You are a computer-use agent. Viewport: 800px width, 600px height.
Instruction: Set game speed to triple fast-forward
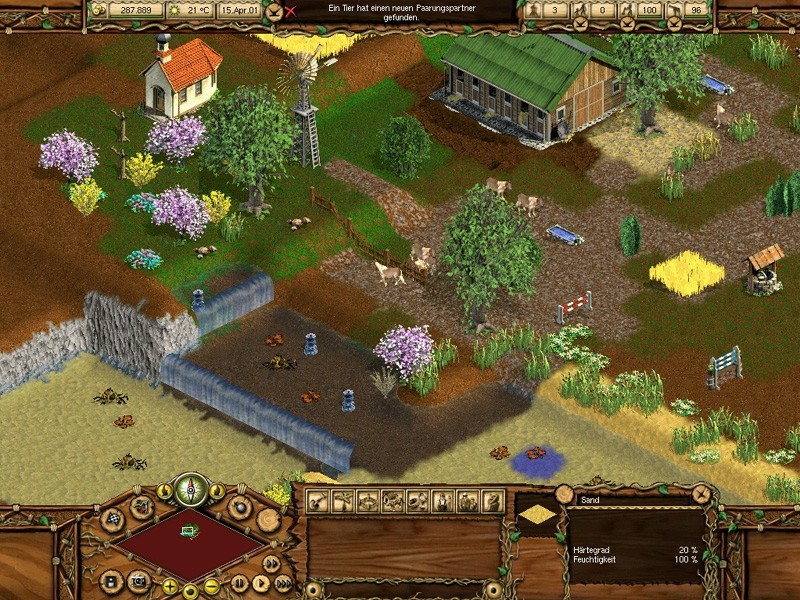[284, 583]
